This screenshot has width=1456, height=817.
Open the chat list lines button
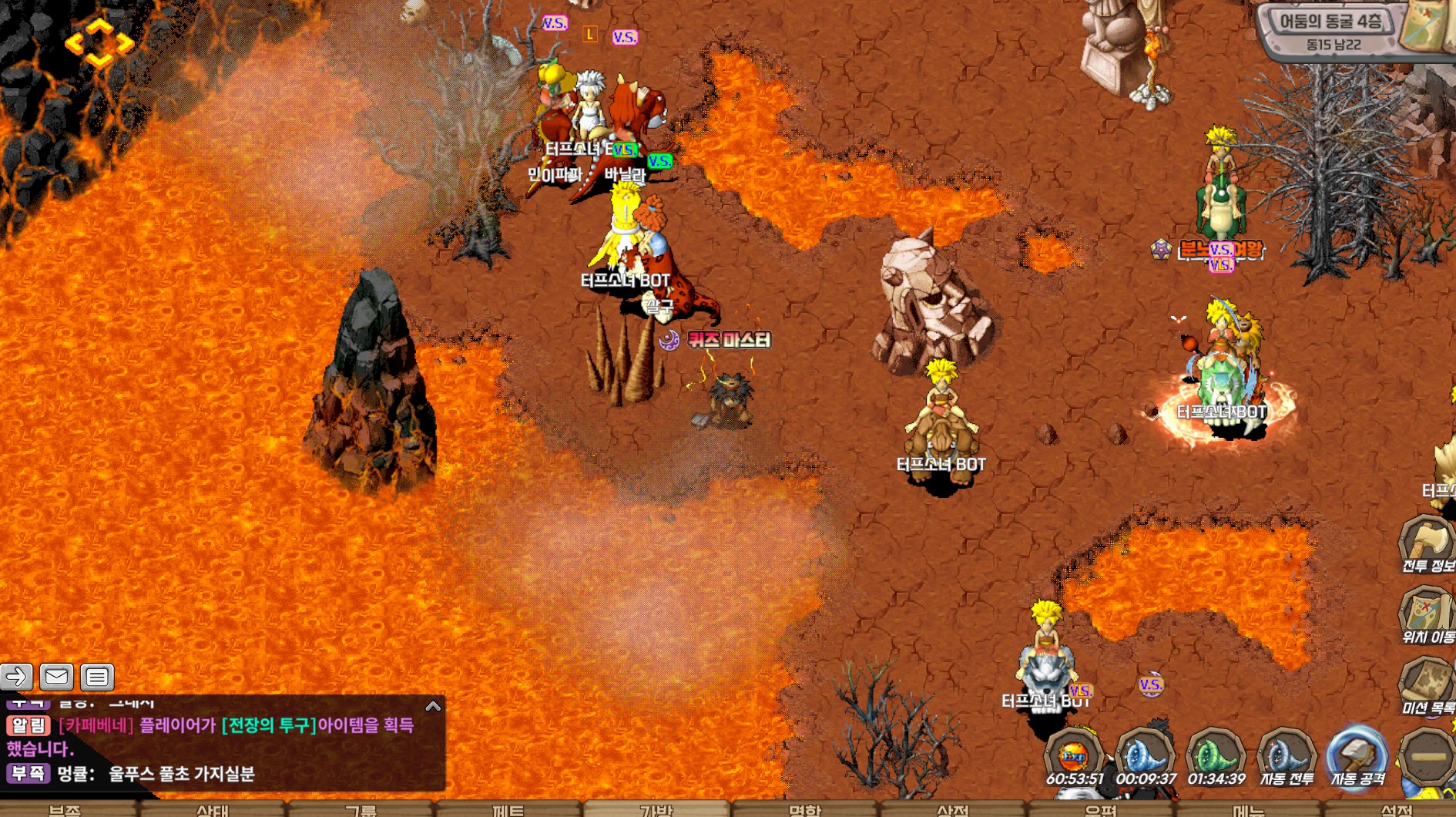pos(97,677)
